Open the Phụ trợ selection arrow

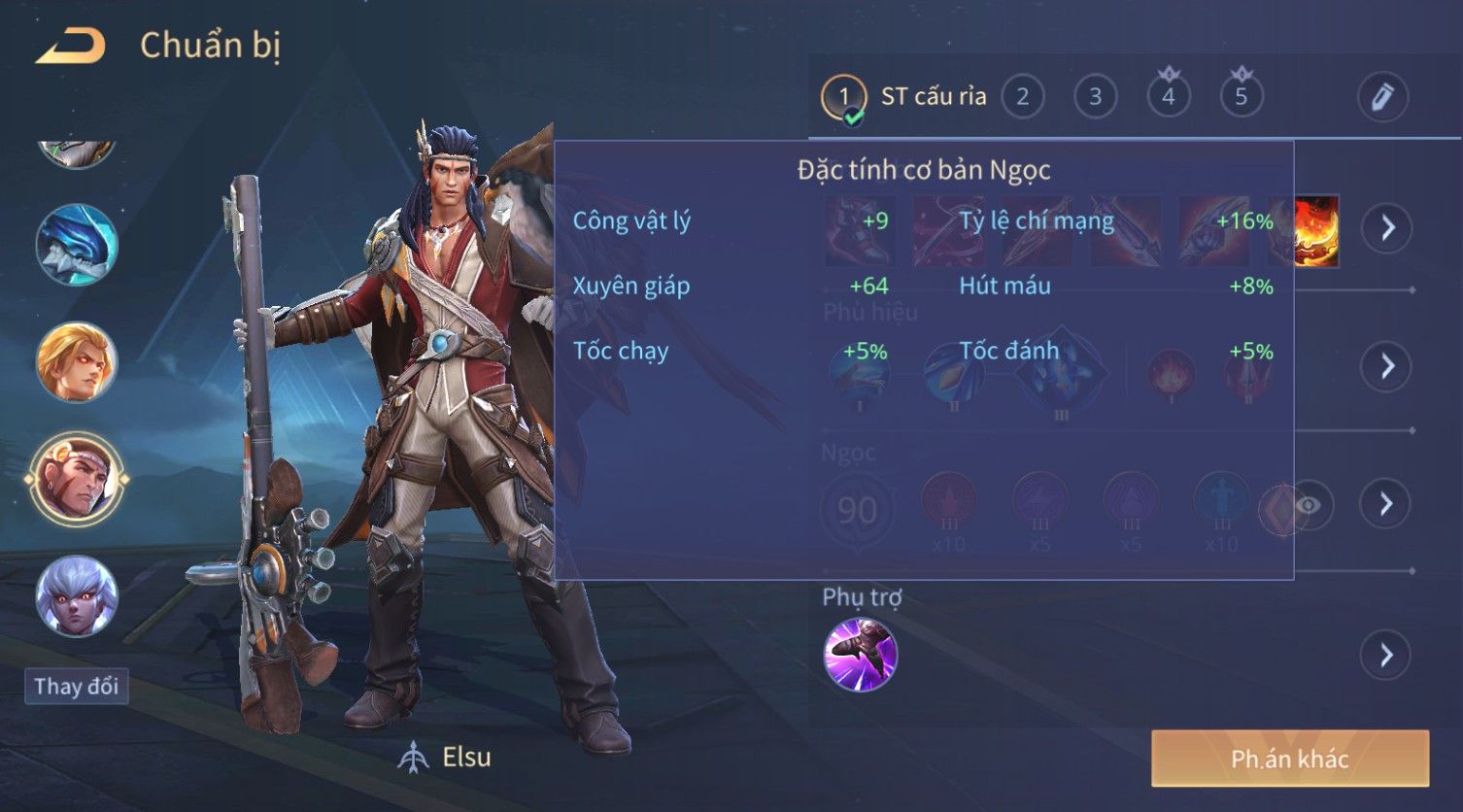pos(1386,655)
